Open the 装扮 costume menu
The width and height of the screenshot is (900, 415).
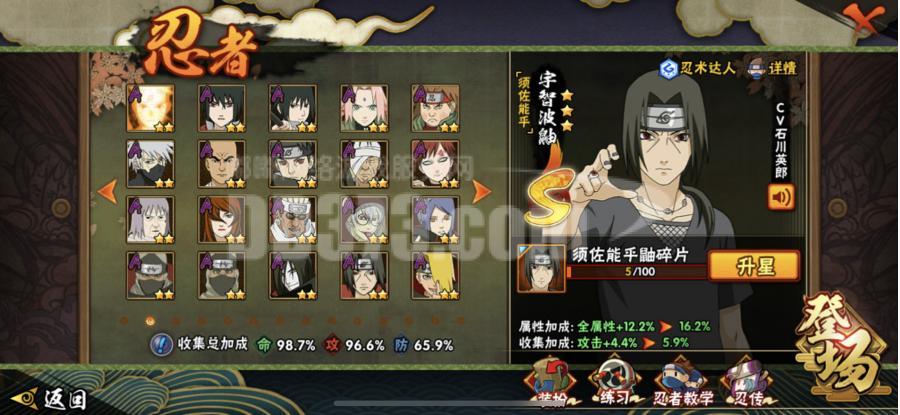550,383
